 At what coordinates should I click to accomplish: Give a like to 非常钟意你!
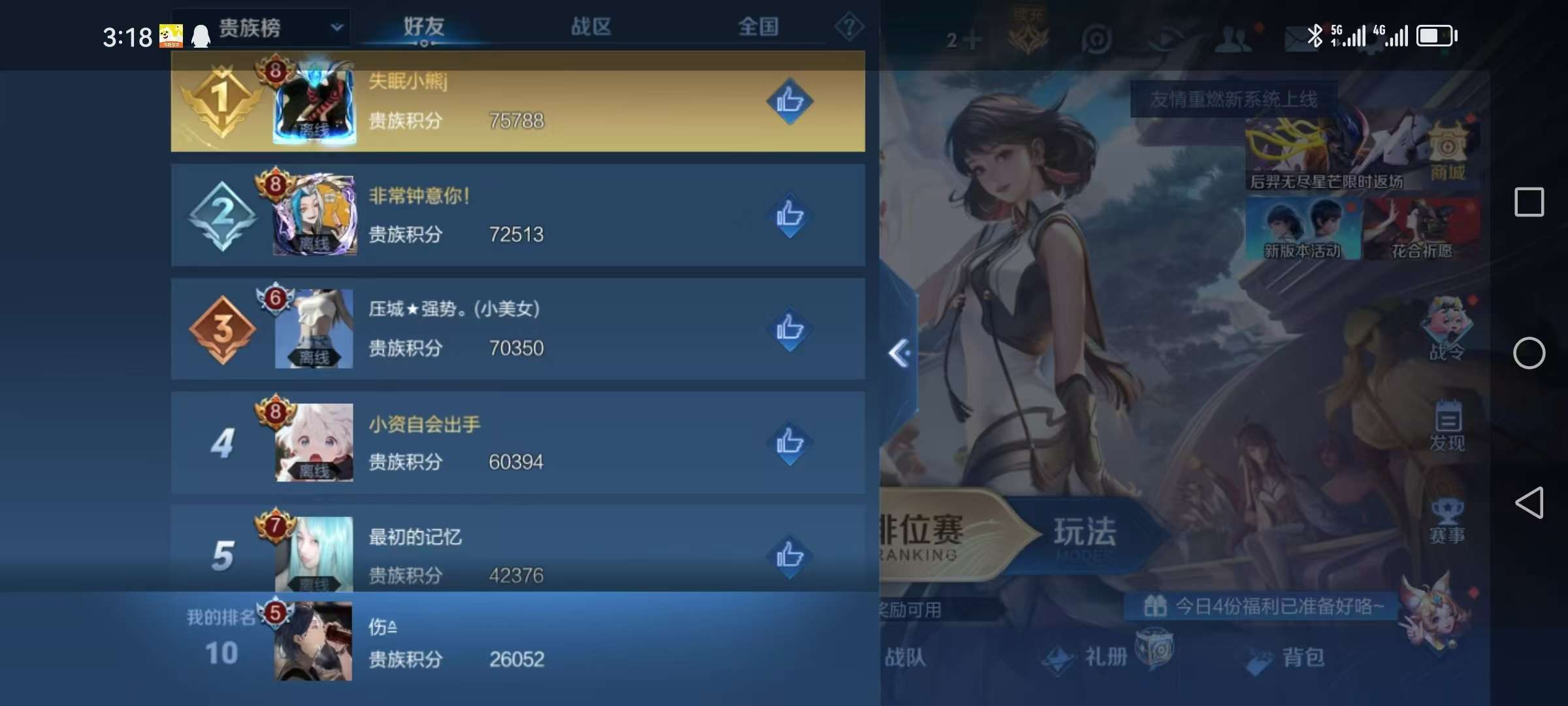click(789, 216)
